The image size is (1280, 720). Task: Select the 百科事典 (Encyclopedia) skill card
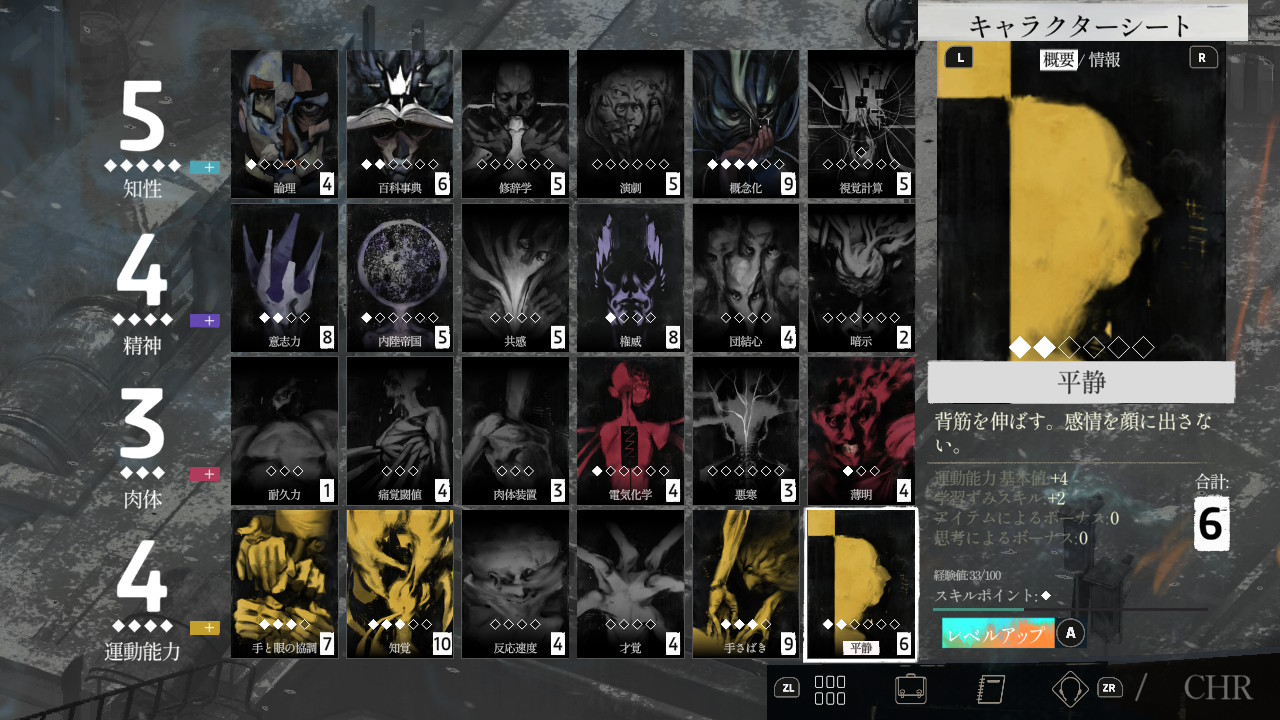click(x=400, y=123)
